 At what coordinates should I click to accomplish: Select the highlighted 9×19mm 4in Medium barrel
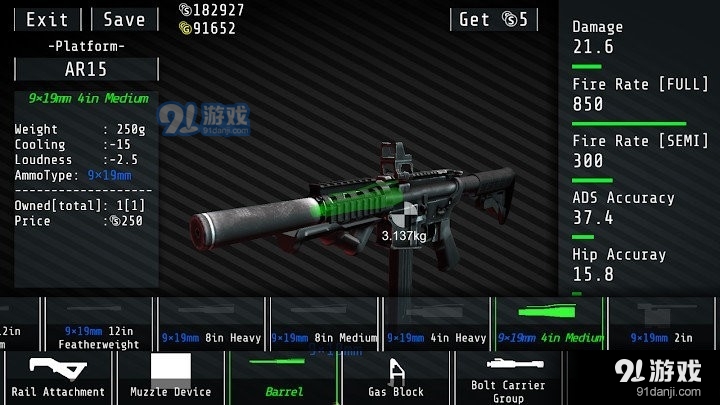[549, 324]
